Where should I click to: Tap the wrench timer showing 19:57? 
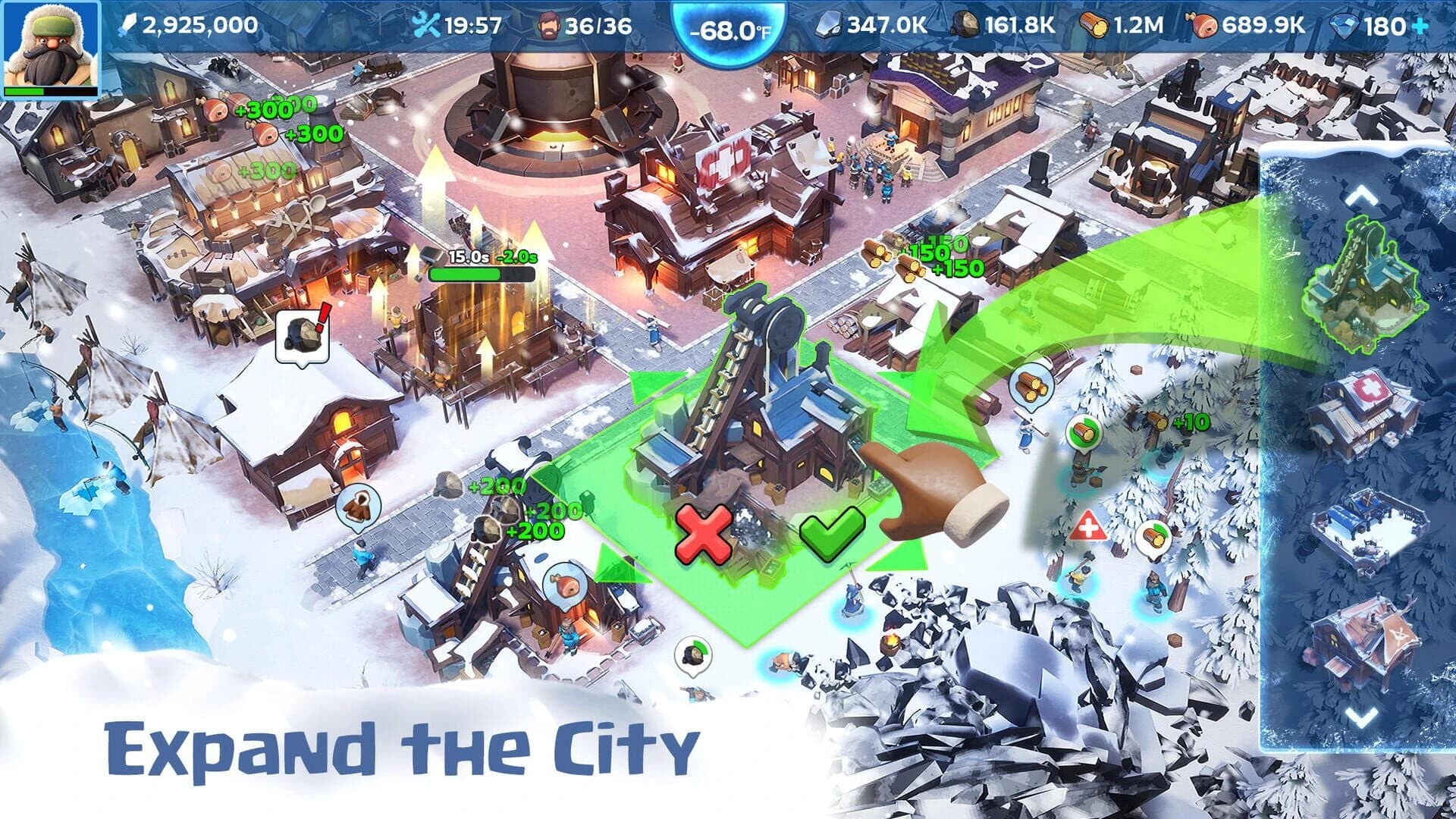427,24
